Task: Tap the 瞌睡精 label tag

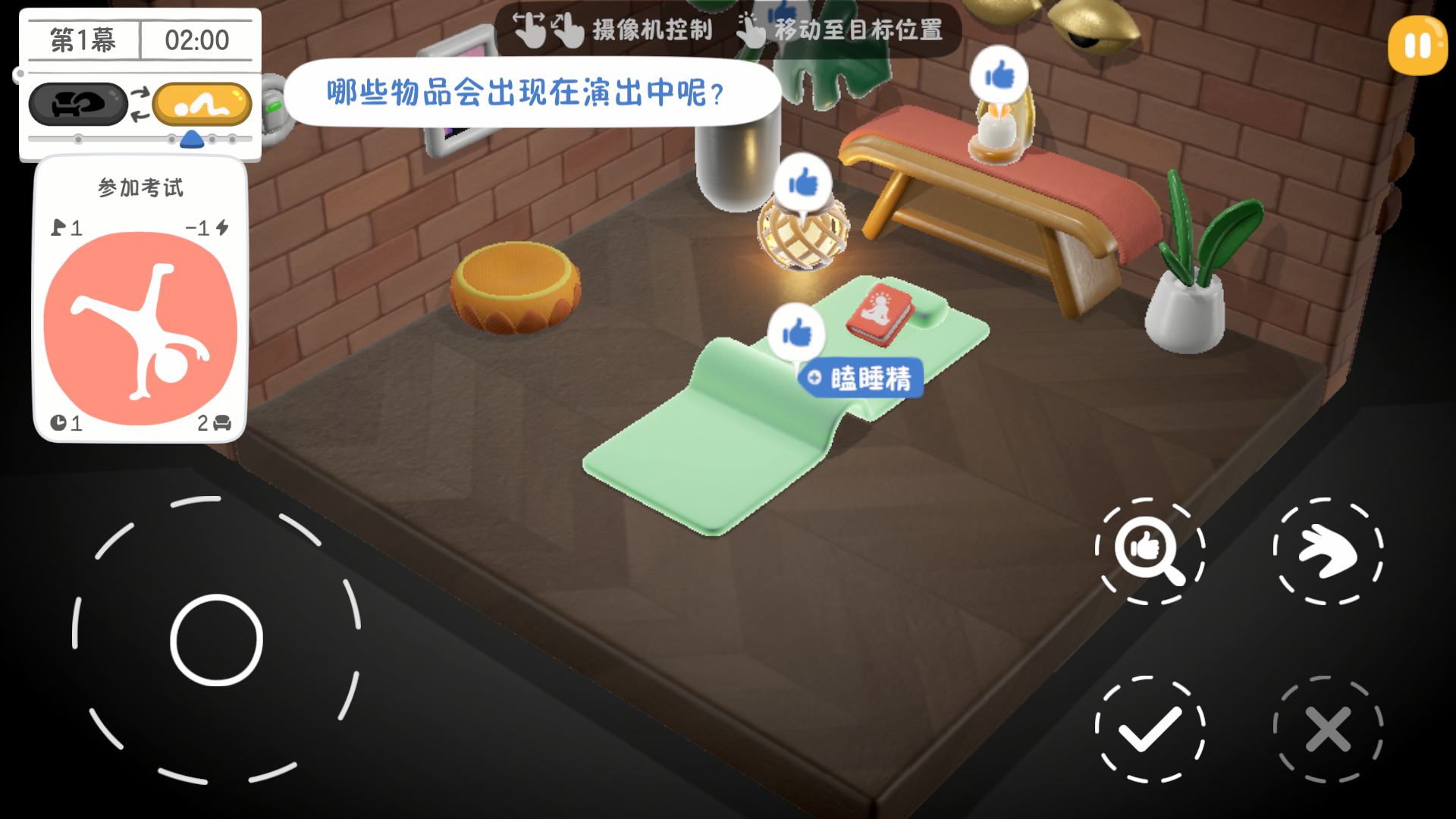Action: pyautogui.click(x=863, y=378)
